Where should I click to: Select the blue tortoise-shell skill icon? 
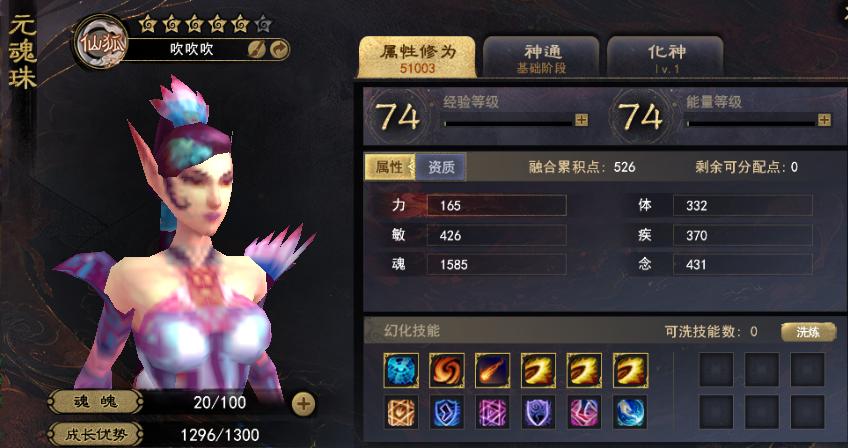tap(400, 370)
